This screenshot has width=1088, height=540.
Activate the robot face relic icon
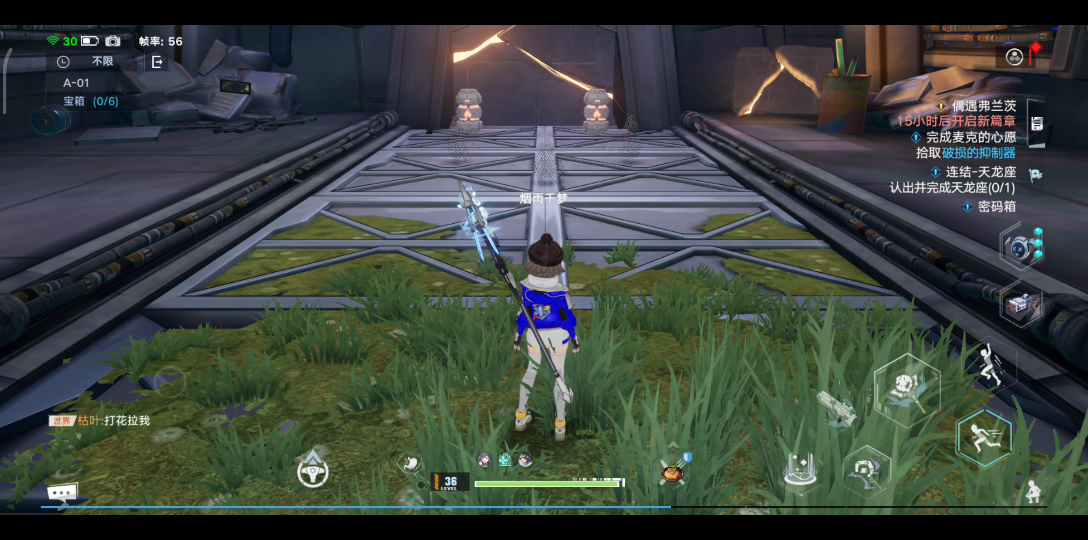tap(1021, 247)
